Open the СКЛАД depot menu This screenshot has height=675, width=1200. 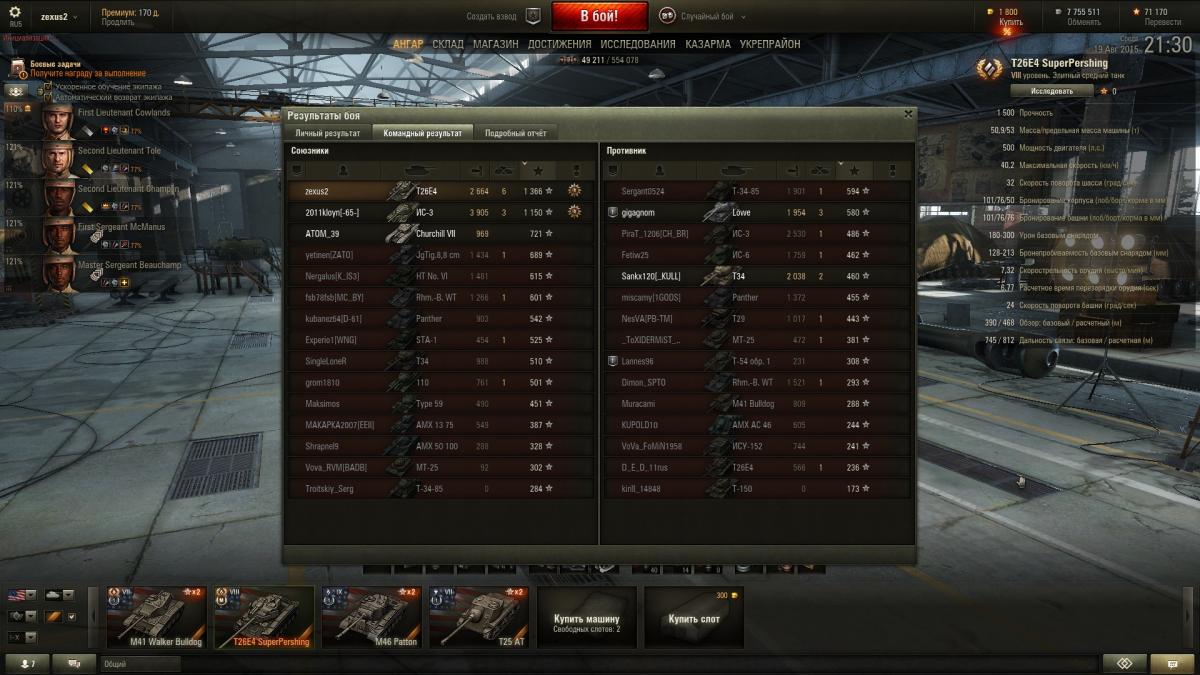click(448, 44)
